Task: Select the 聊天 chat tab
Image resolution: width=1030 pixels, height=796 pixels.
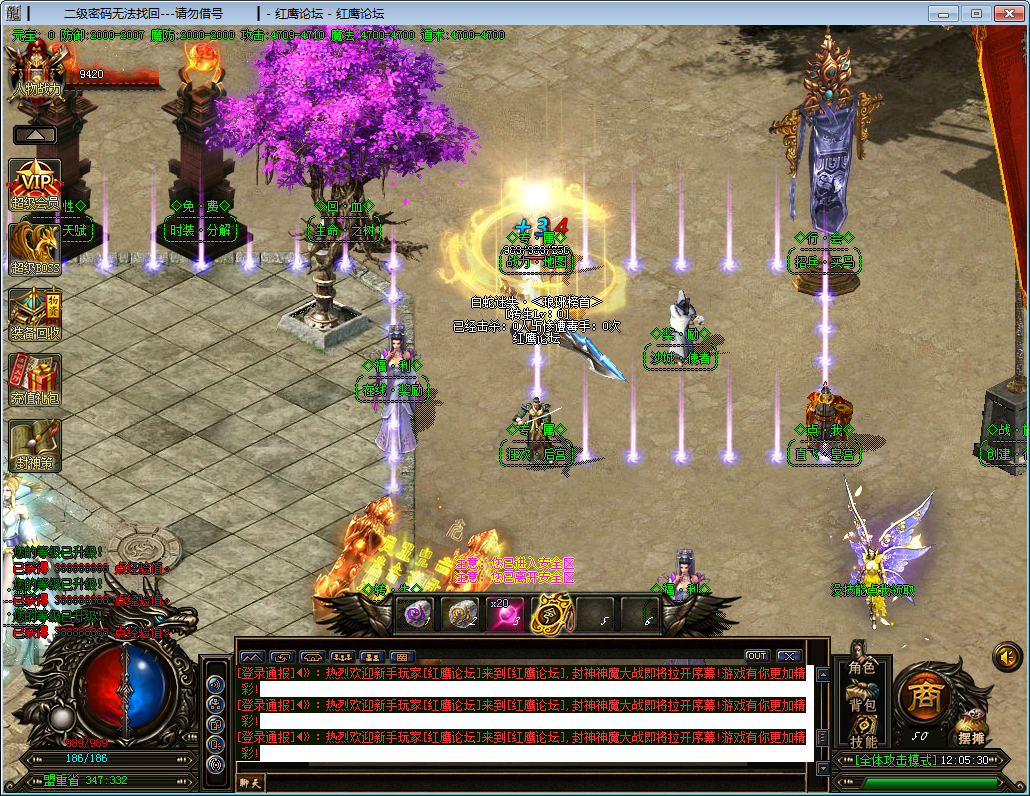Action: click(248, 783)
